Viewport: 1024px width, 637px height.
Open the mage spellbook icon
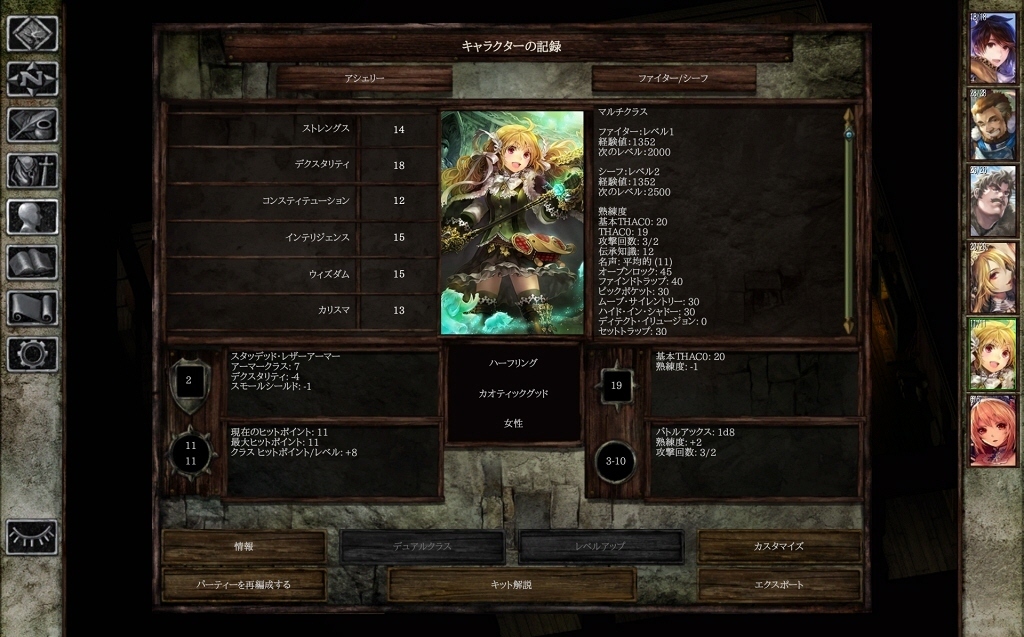point(32,263)
